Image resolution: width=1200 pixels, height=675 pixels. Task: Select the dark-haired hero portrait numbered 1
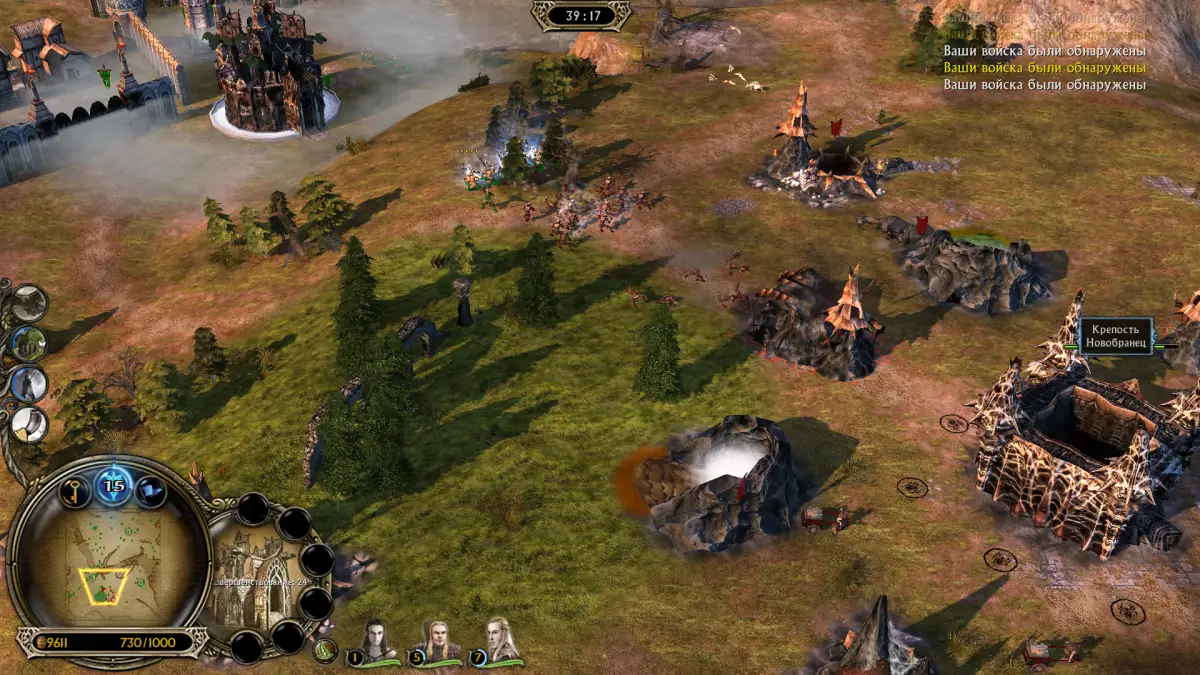(374, 641)
